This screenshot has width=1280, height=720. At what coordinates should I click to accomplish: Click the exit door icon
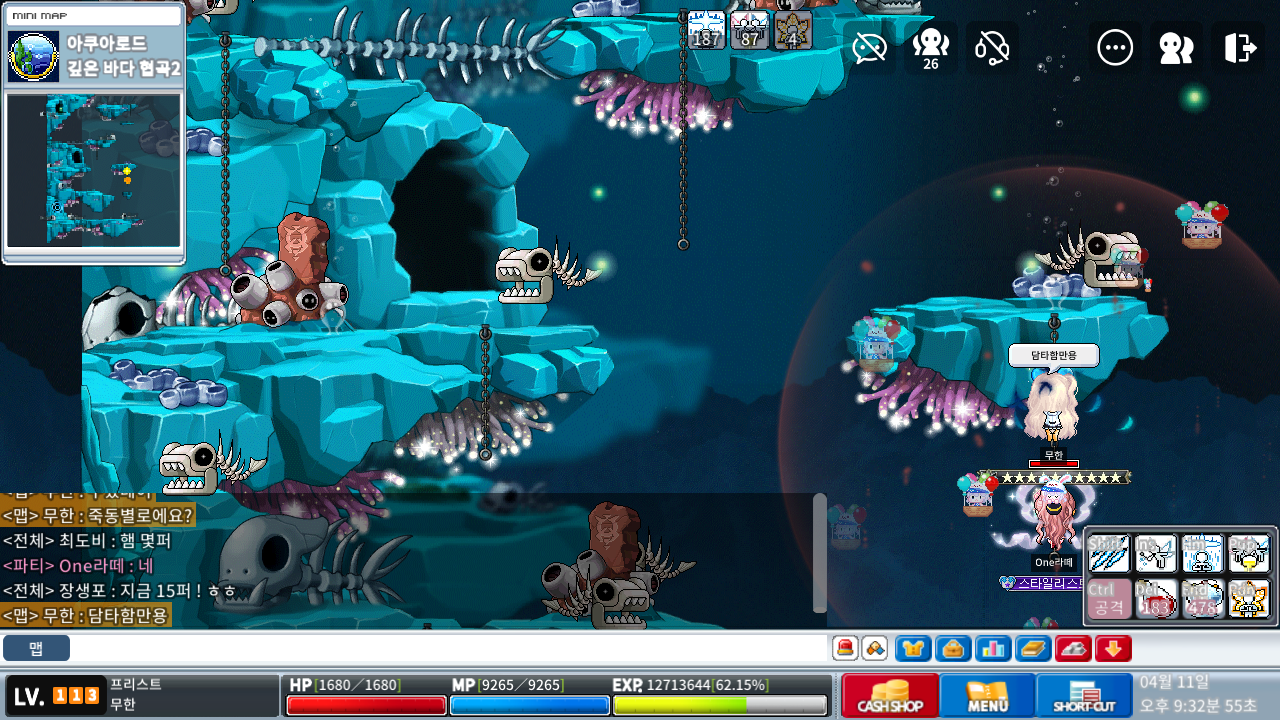click(1238, 47)
